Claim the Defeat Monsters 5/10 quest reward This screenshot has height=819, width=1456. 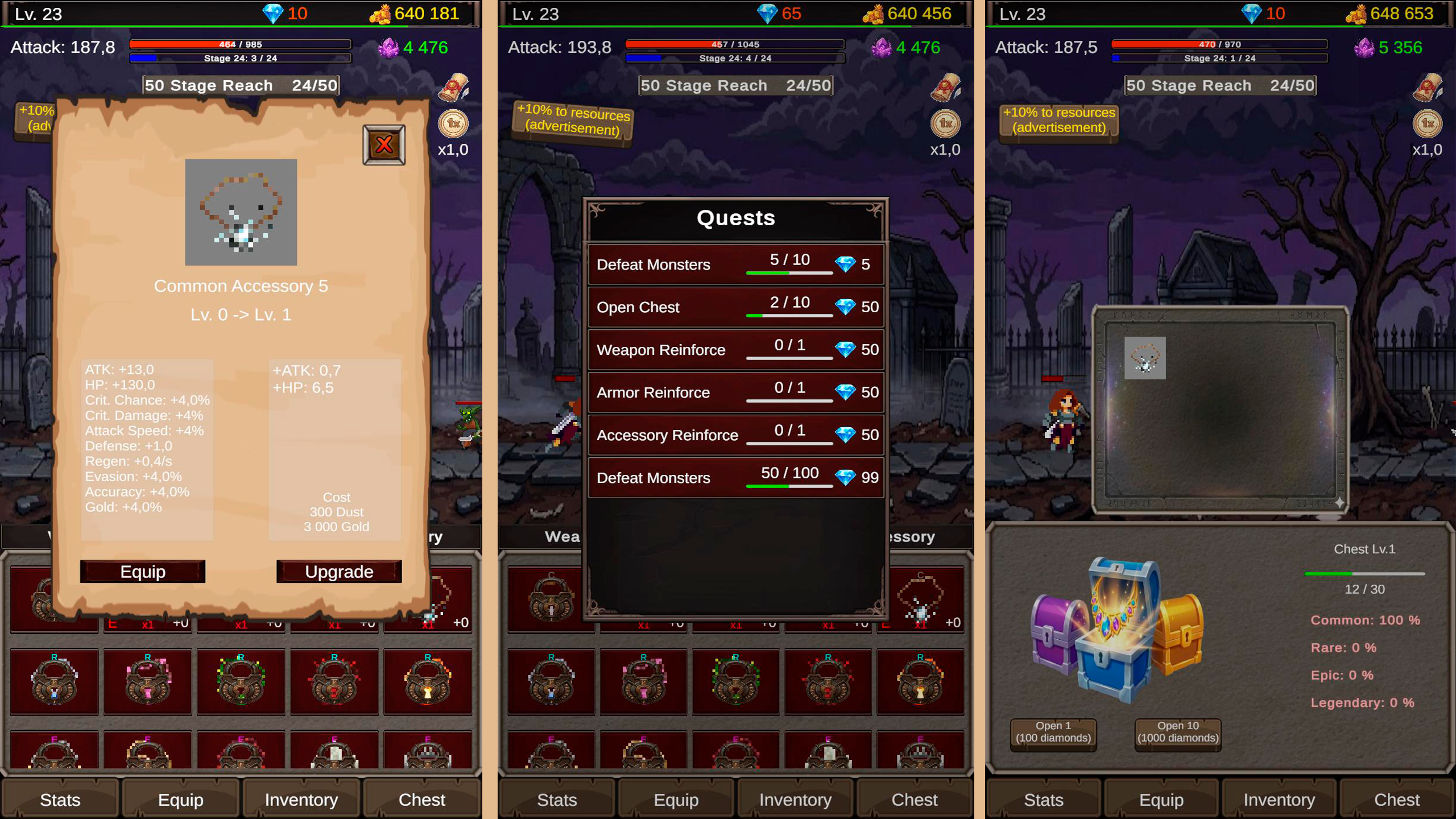(846, 264)
